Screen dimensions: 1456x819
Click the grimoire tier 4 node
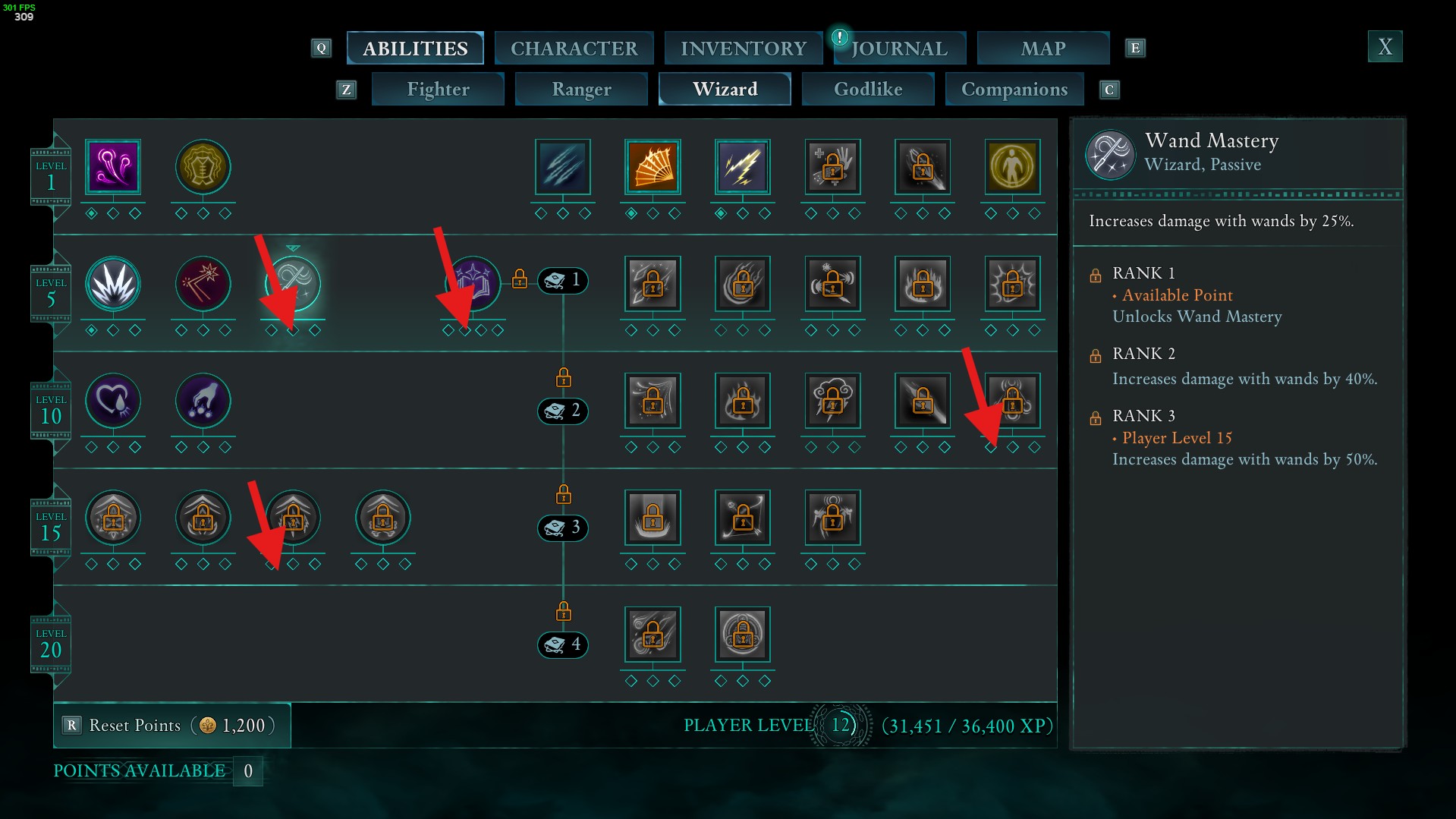pyautogui.click(x=563, y=644)
